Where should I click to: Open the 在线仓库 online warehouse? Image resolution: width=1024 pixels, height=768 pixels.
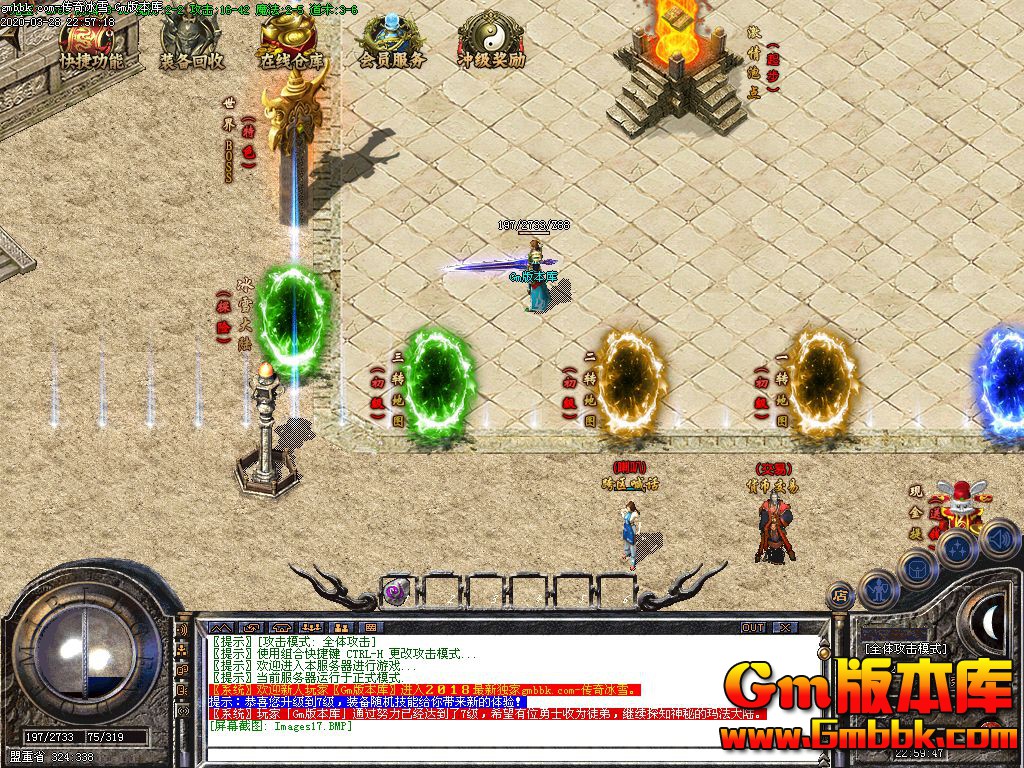tap(293, 44)
